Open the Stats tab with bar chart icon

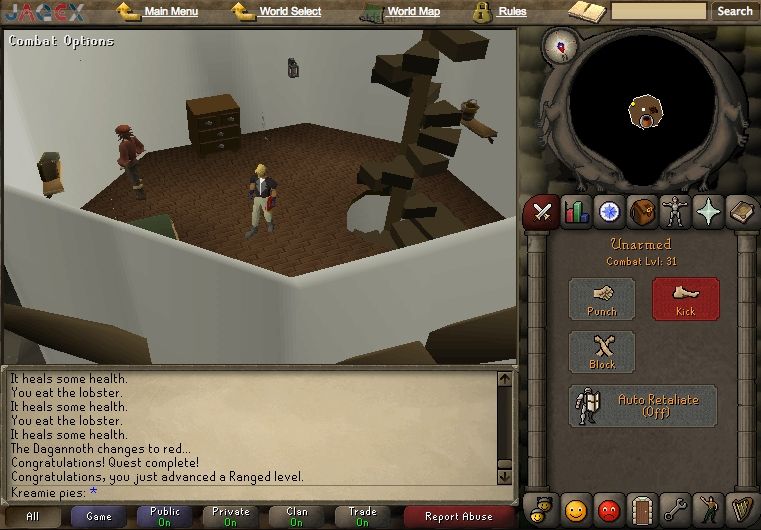575,212
